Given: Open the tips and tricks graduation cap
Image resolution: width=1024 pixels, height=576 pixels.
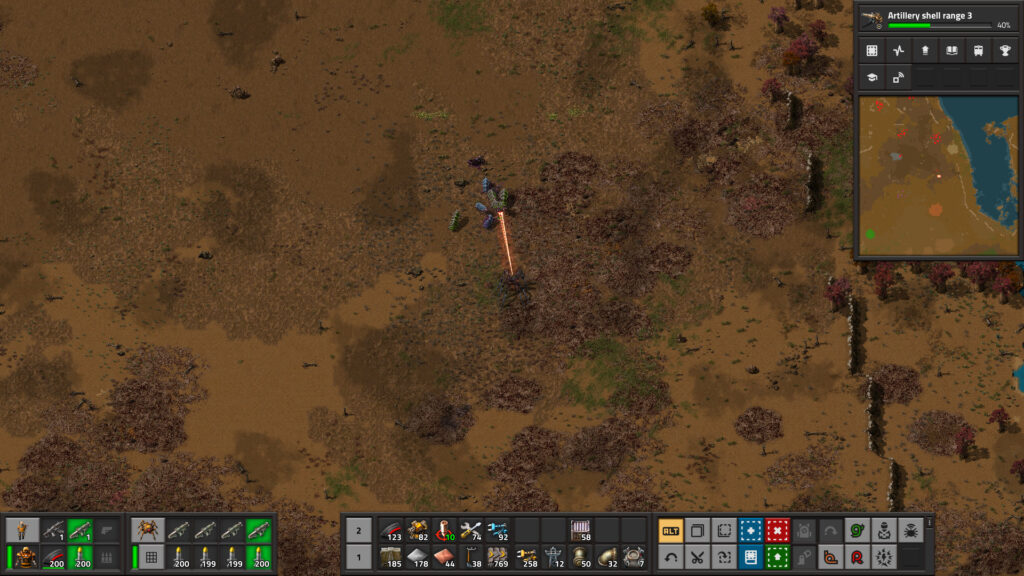Looking at the screenshot, I should [872, 76].
